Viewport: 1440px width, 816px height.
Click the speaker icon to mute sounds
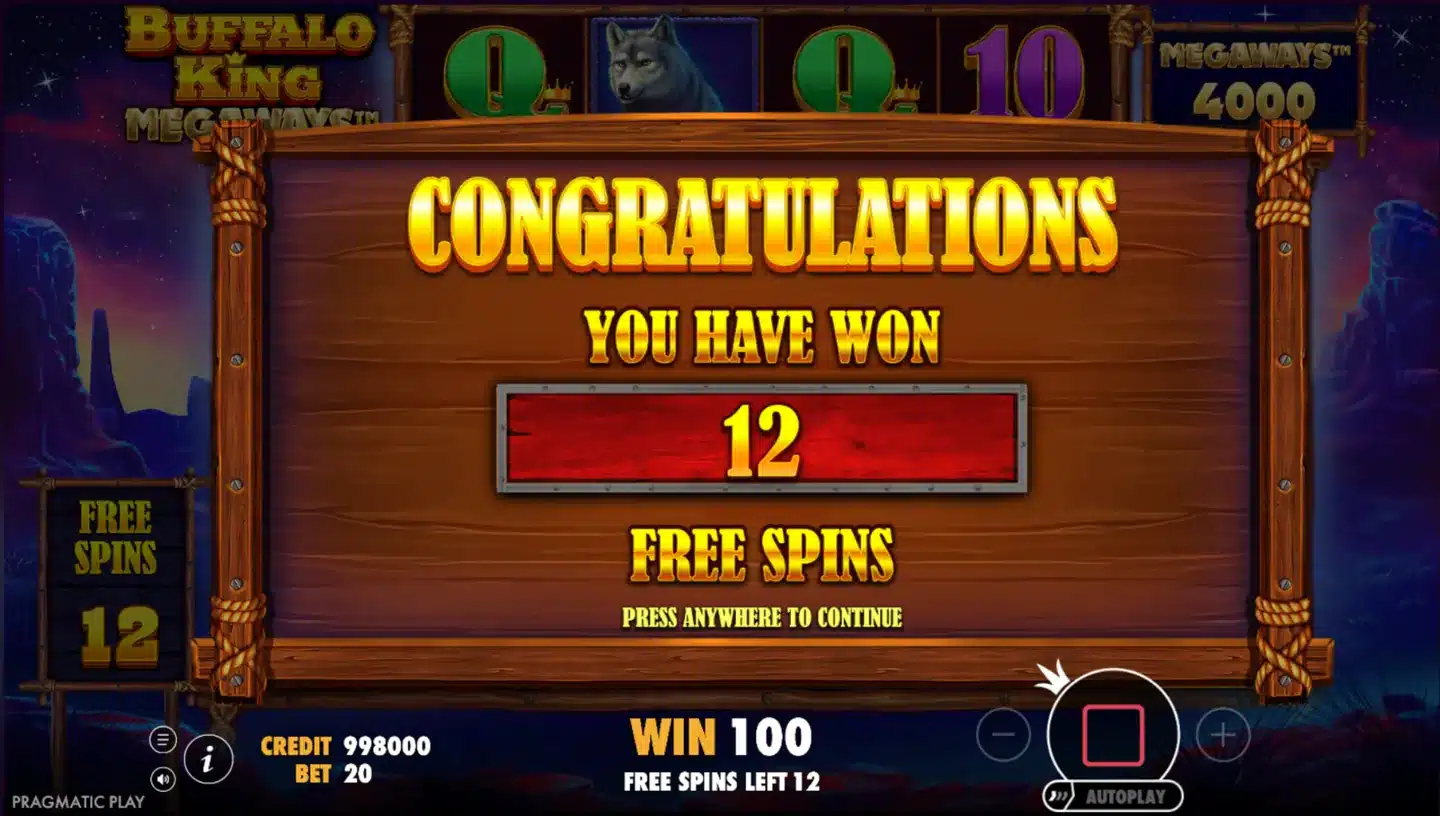pyautogui.click(x=161, y=779)
